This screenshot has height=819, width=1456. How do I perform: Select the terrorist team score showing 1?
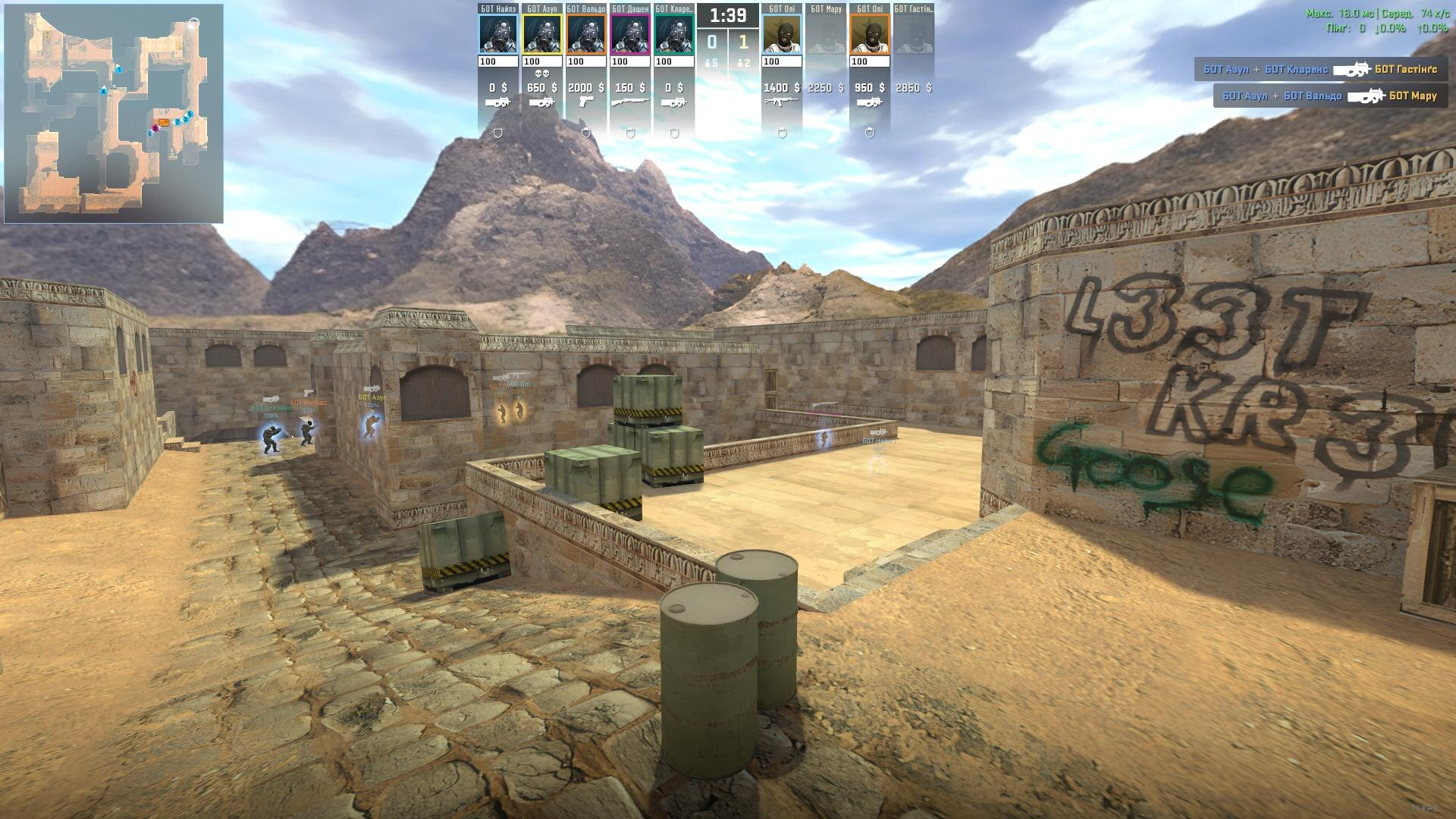pos(744,42)
